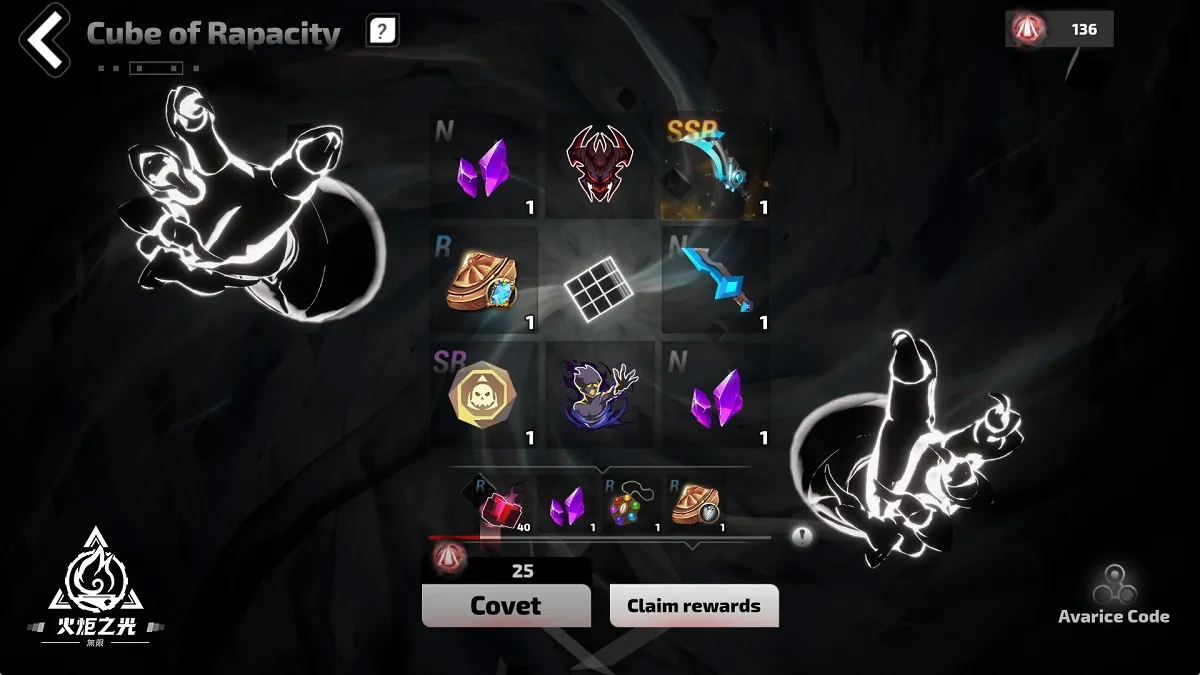Image resolution: width=1200 pixels, height=675 pixels.
Task: Select the SSR blue curved weapon tile
Action: tap(716, 167)
